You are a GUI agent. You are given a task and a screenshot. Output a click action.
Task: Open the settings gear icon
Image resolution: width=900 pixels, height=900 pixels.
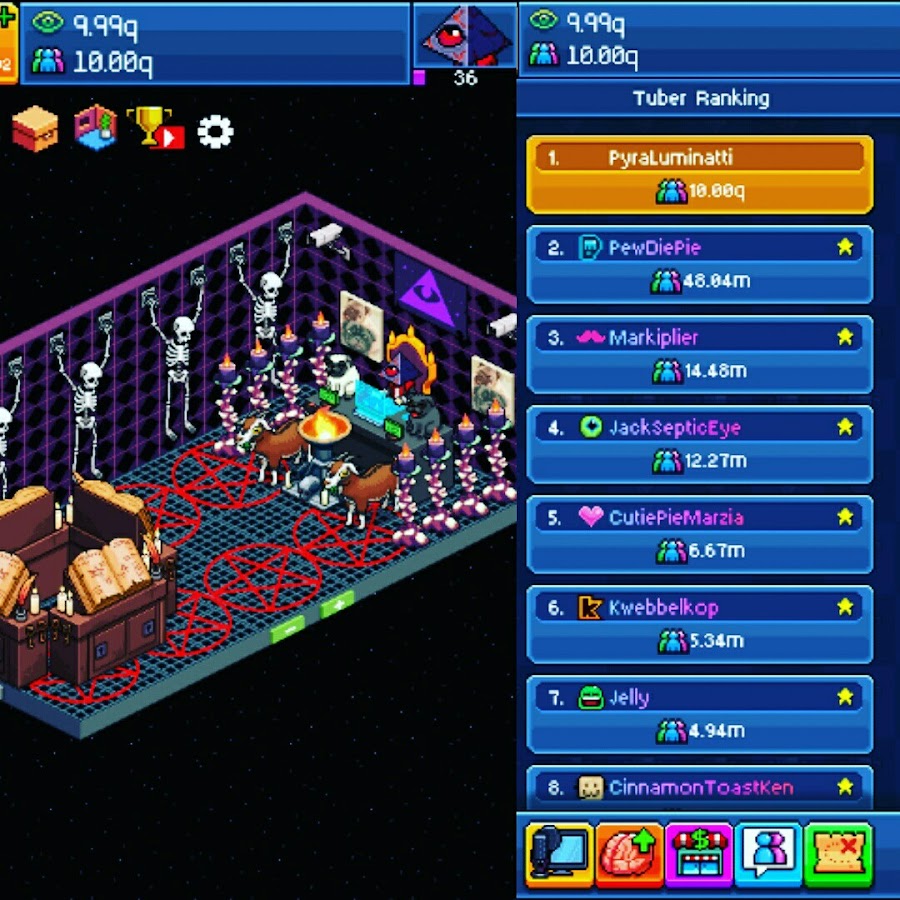point(215,131)
